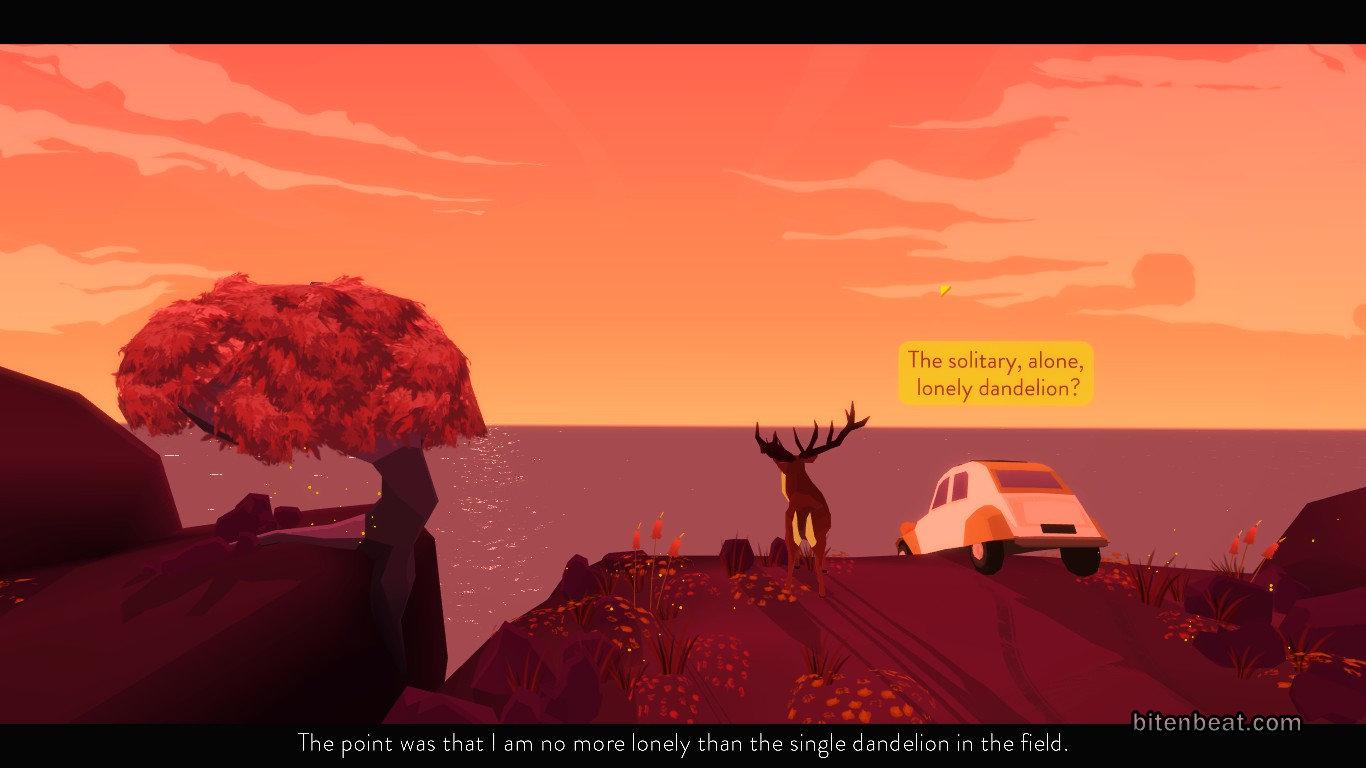Choose the "solitary, alone, lonely dandelion?" reply
The image size is (1366, 768).
(995, 374)
